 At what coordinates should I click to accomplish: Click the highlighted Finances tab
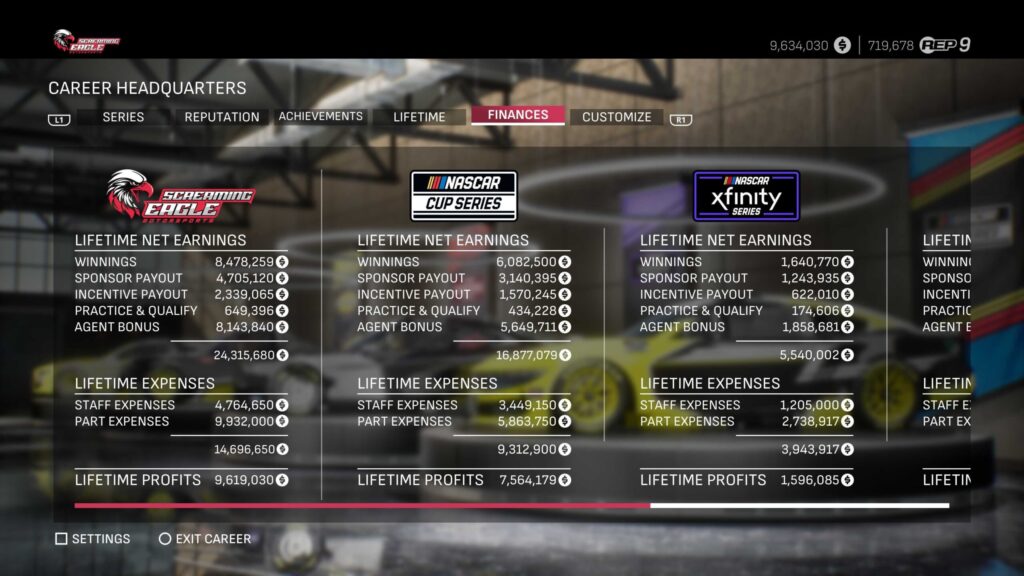click(x=518, y=115)
